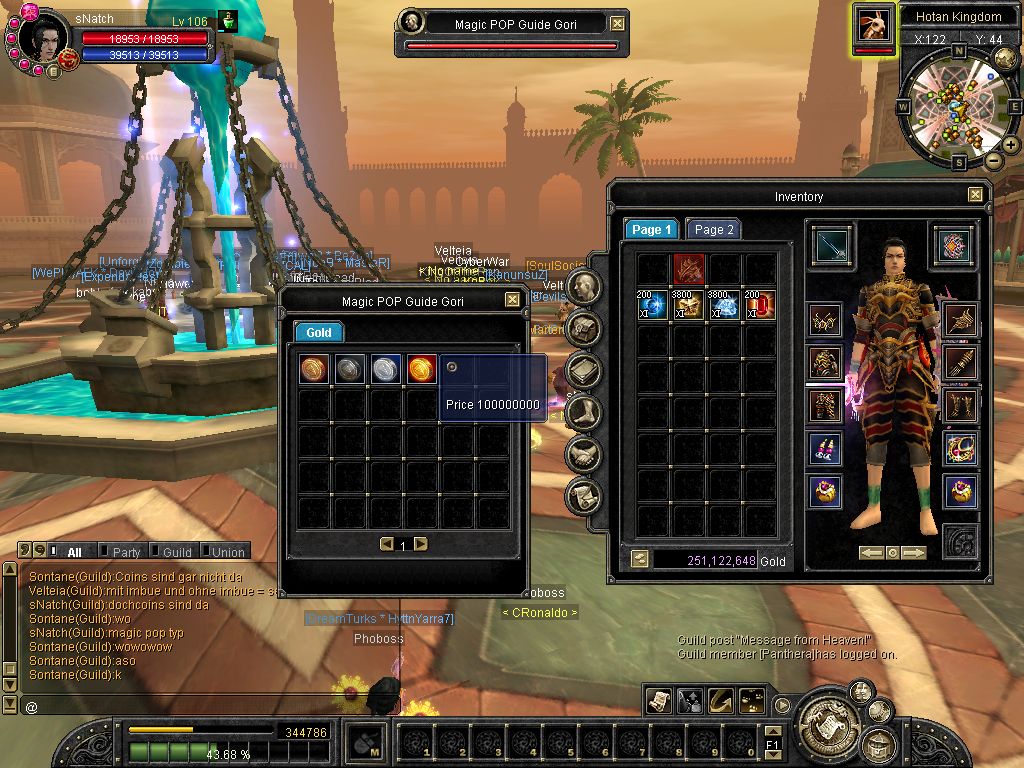
Task: Click the equipped spear weapon slot
Action: tap(832, 247)
